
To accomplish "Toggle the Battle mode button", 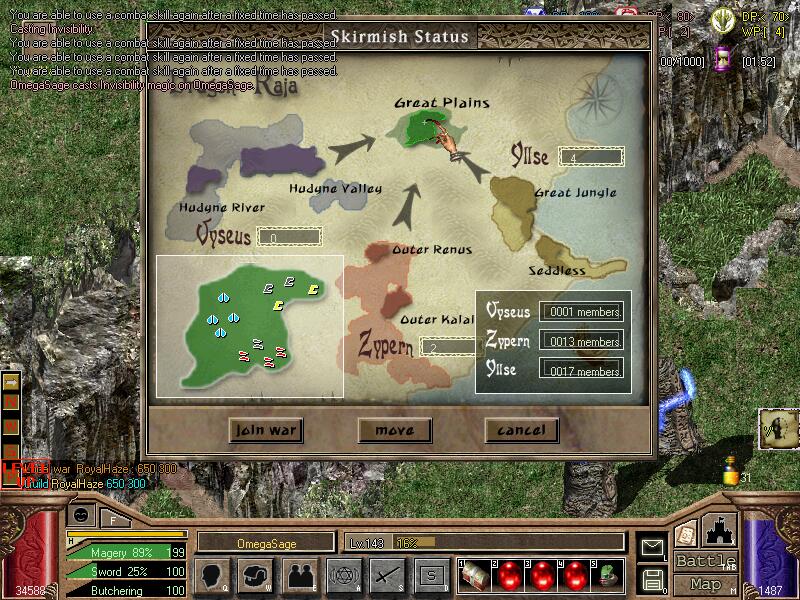I will [706, 561].
